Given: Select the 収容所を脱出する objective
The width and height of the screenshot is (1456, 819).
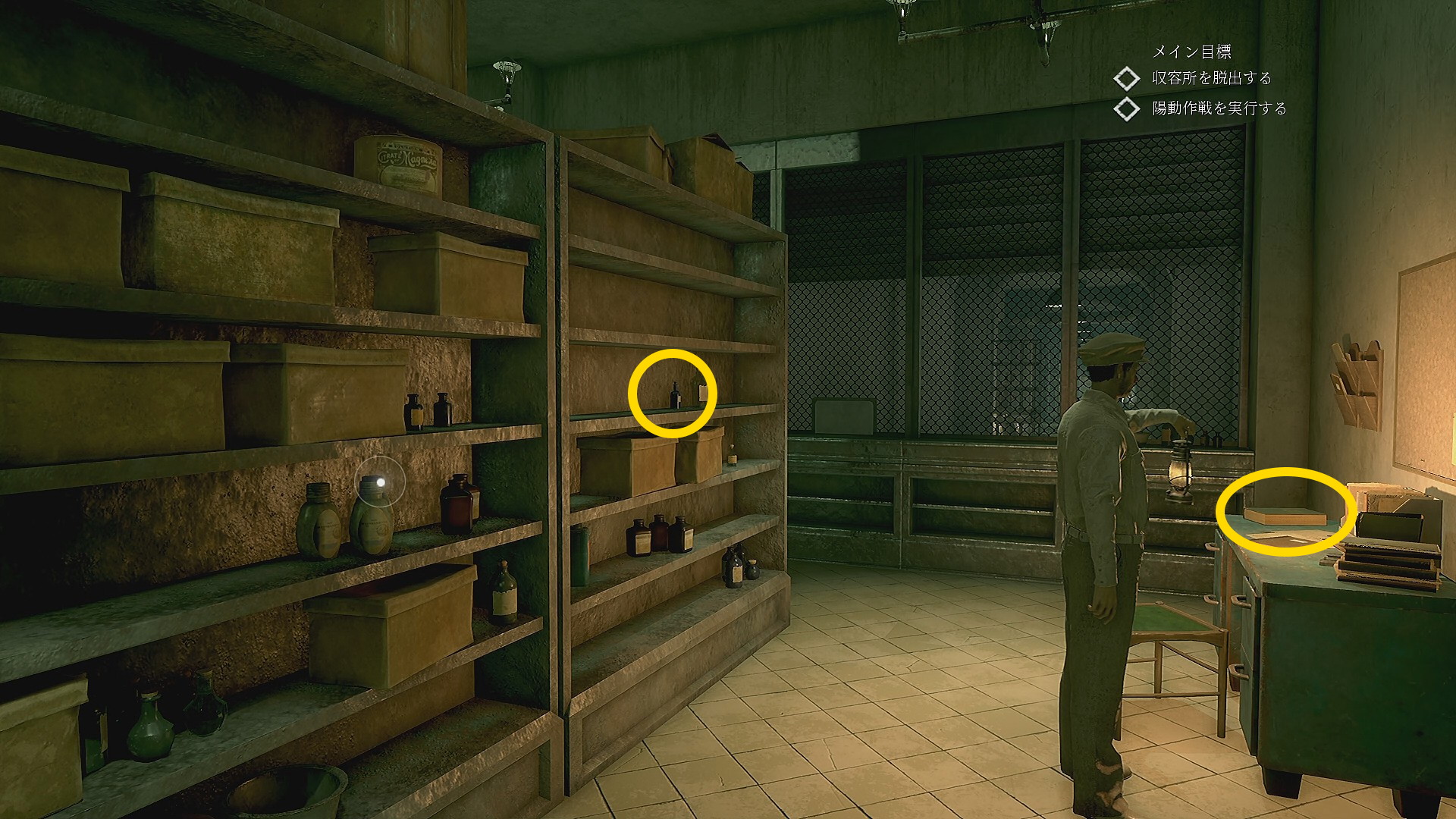Looking at the screenshot, I should pyautogui.click(x=1211, y=78).
